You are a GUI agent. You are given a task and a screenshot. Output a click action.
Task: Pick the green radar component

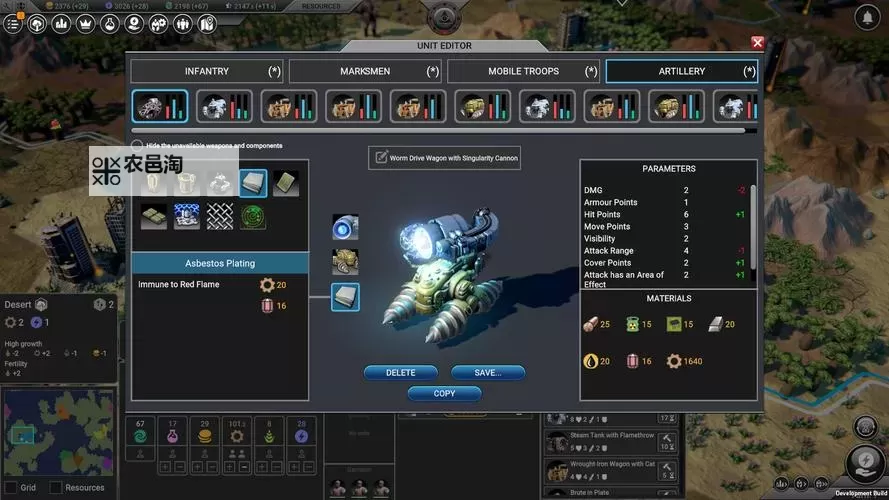[x=253, y=215]
